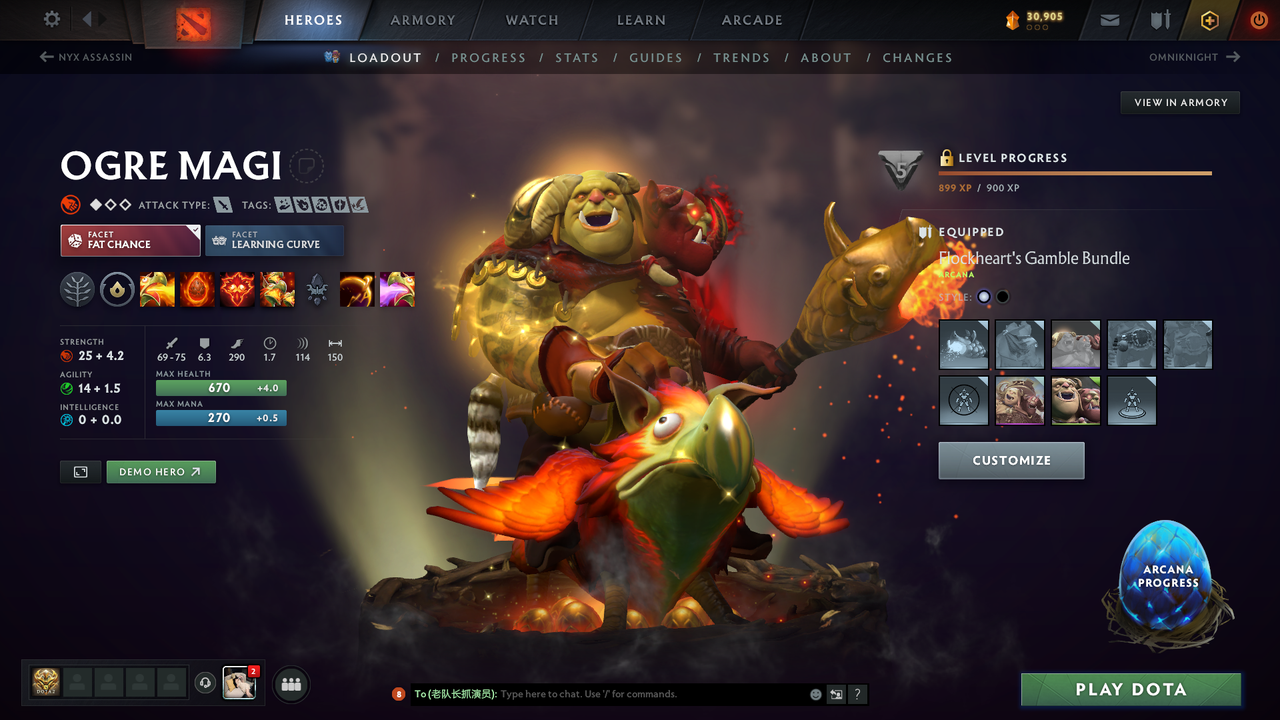
Task: Select Ogre Magi's Fireblast ability icon
Action: [x=157, y=289]
